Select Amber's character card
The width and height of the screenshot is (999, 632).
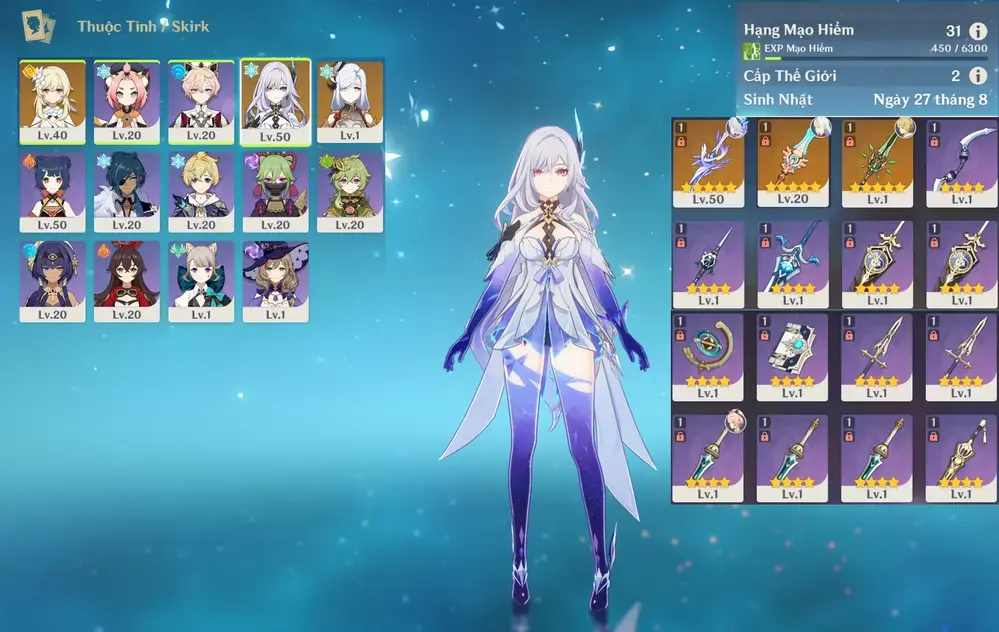[x=127, y=281]
